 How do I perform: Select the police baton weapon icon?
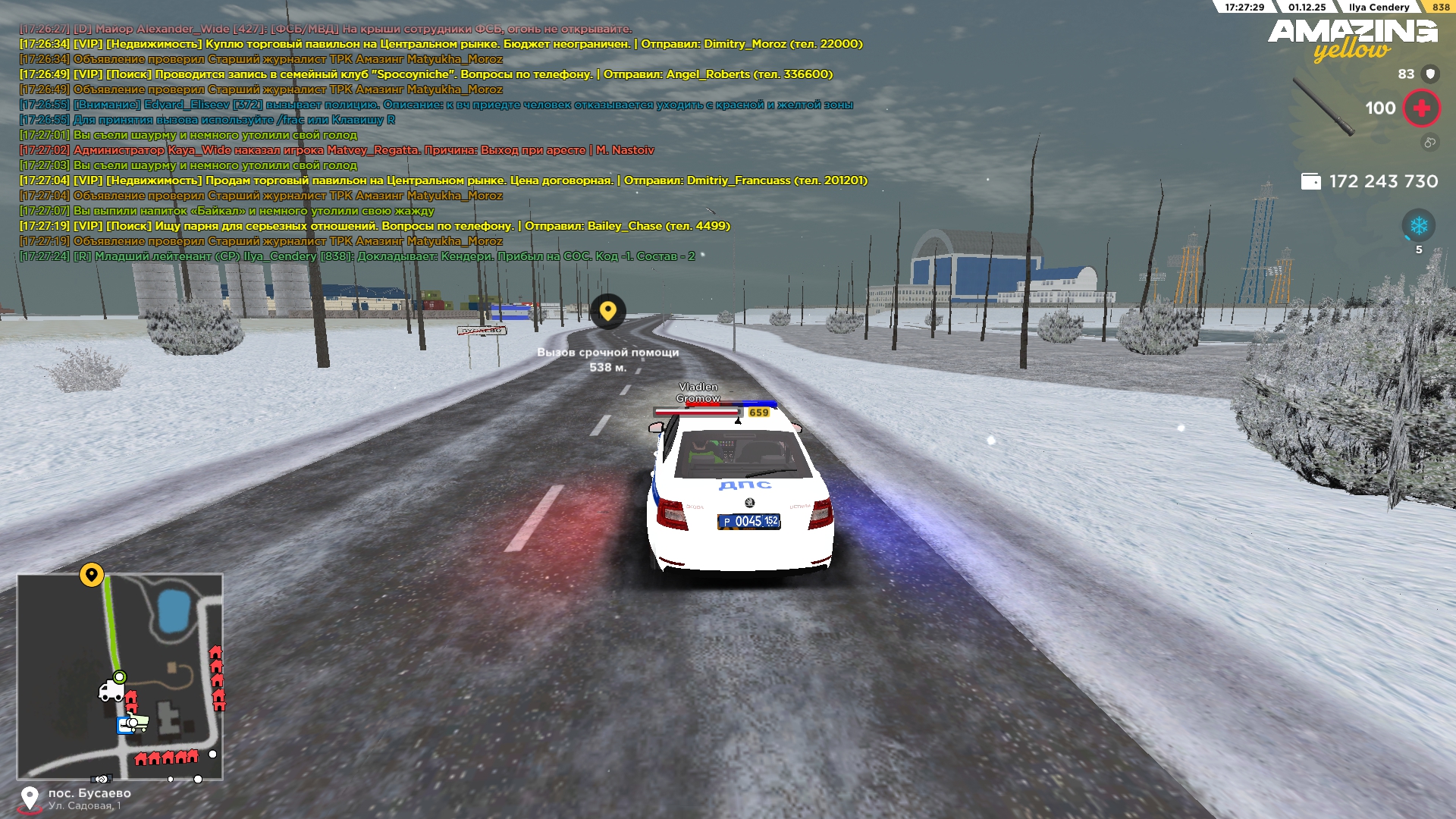tap(1323, 106)
